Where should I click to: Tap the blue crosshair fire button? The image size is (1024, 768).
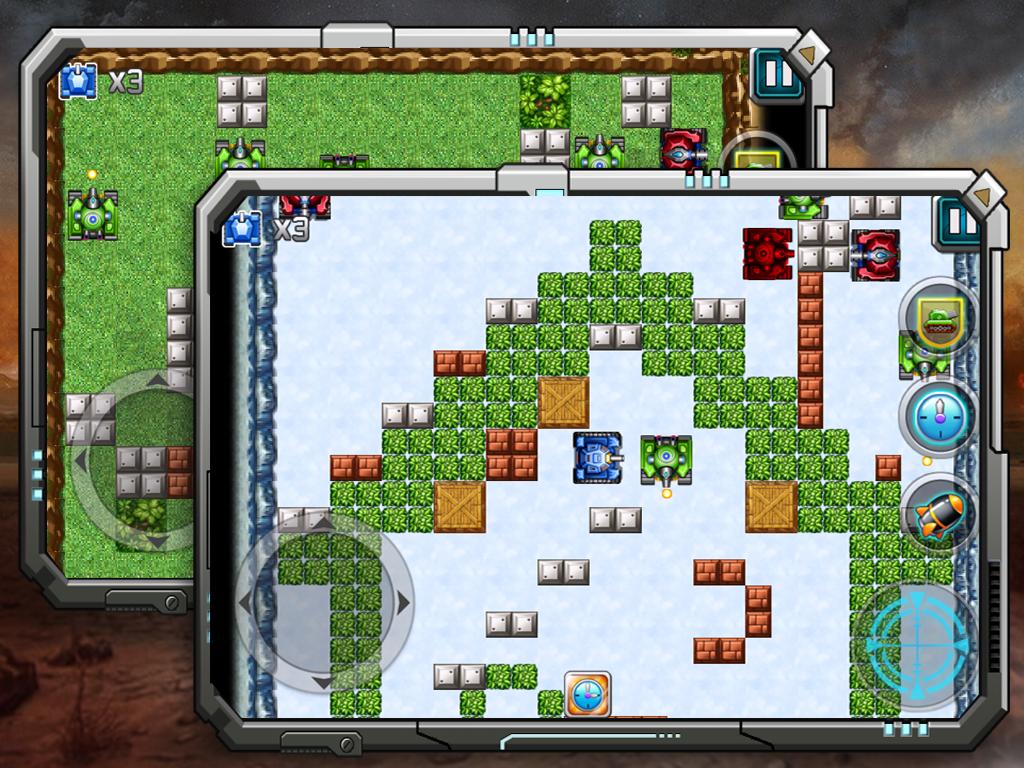click(x=917, y=637)
